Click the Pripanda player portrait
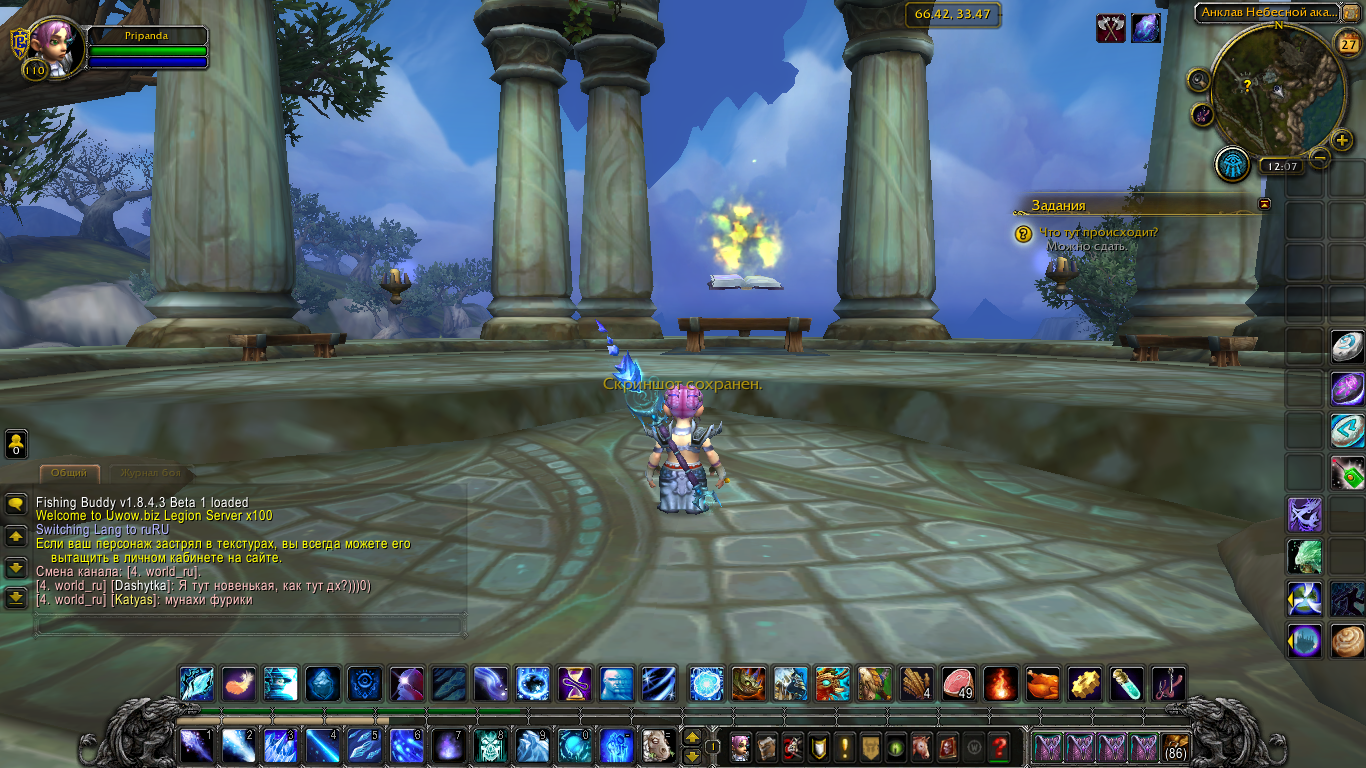This screenshot has width=1366, height=768. pyautogui.click(x=50, y=43)
